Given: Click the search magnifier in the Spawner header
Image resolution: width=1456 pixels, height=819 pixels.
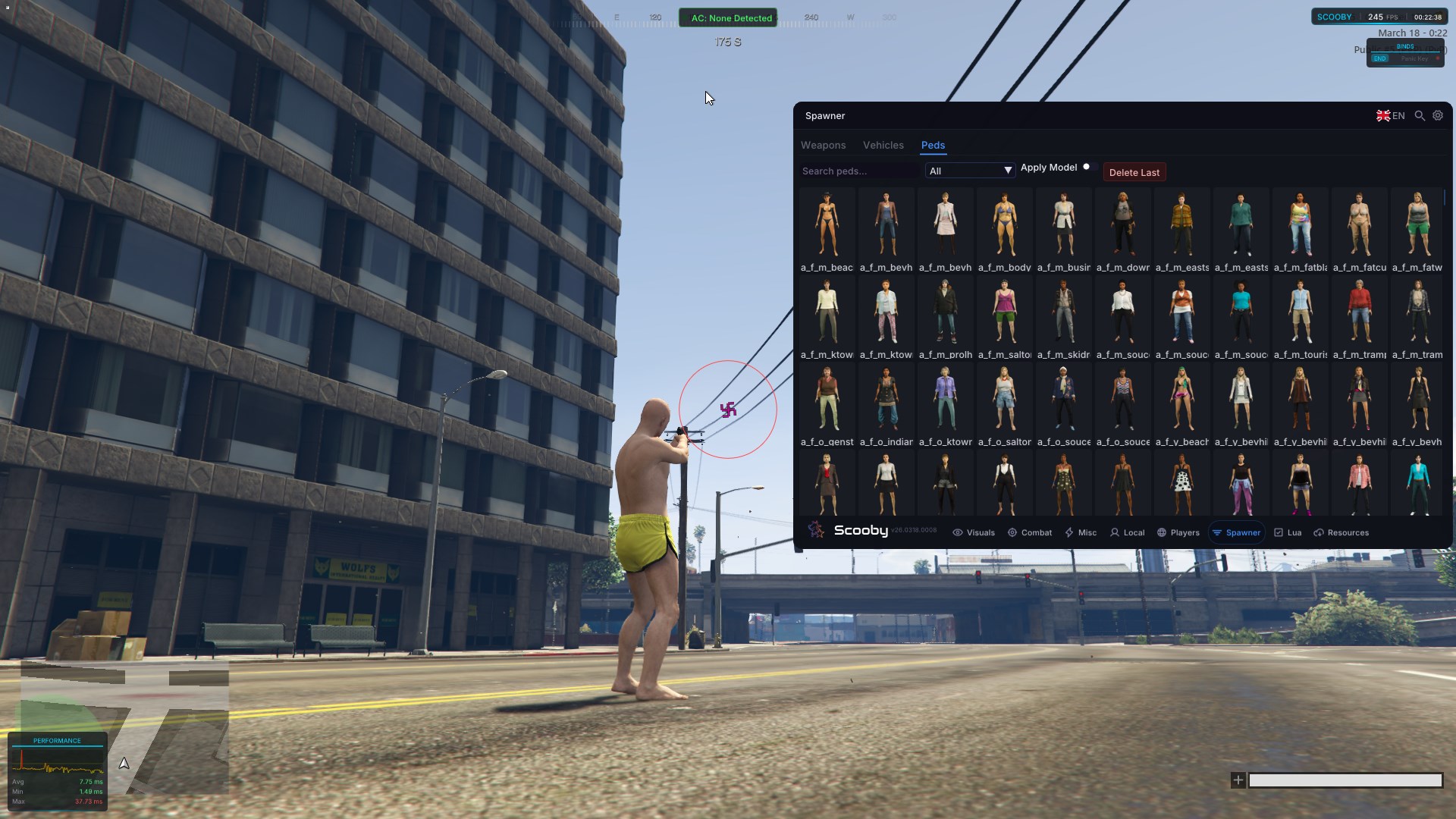Looking at the screenshot, I should click(1420, 115).
